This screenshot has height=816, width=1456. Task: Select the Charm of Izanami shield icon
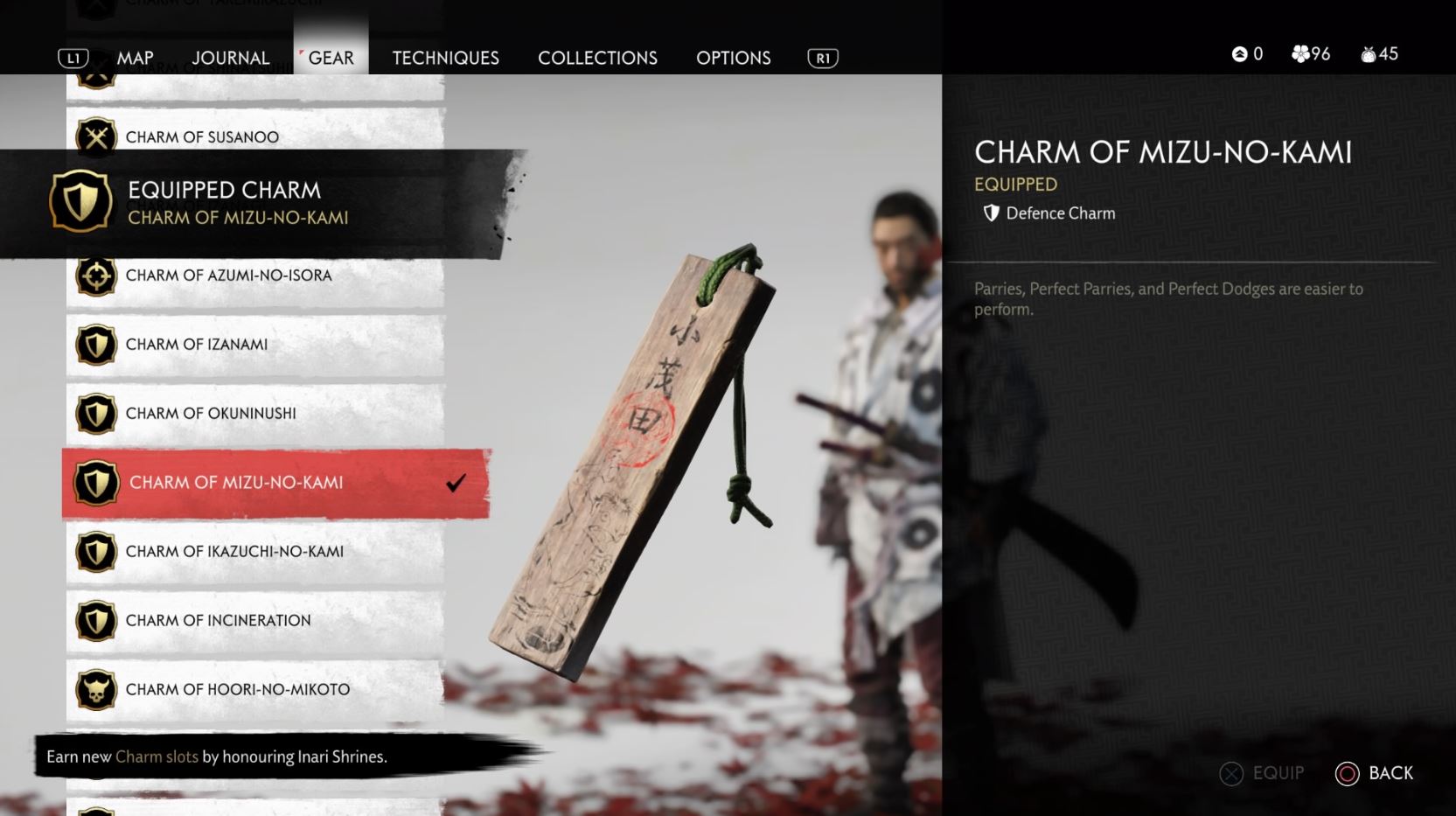coord(96,345)
